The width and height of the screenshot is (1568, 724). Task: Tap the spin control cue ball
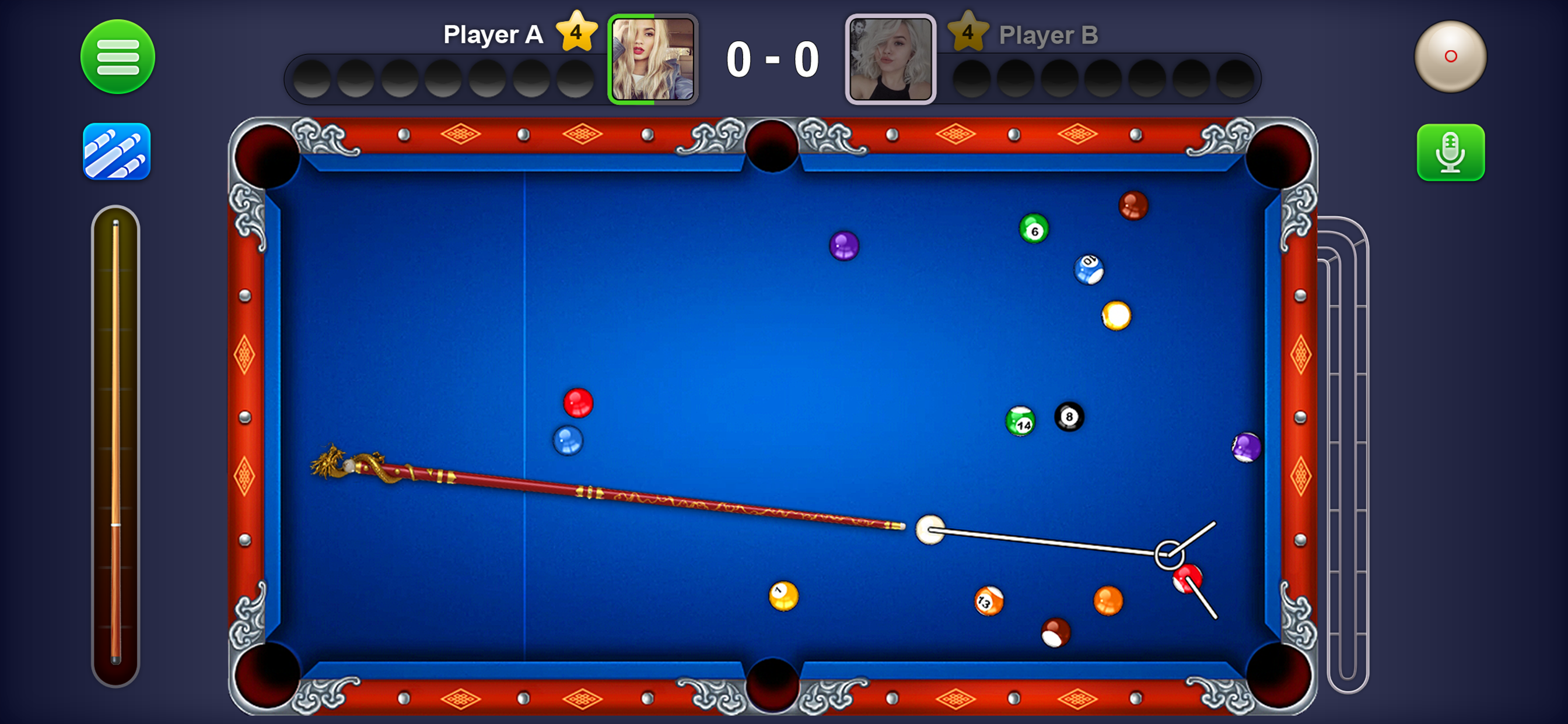[1450, 57]
